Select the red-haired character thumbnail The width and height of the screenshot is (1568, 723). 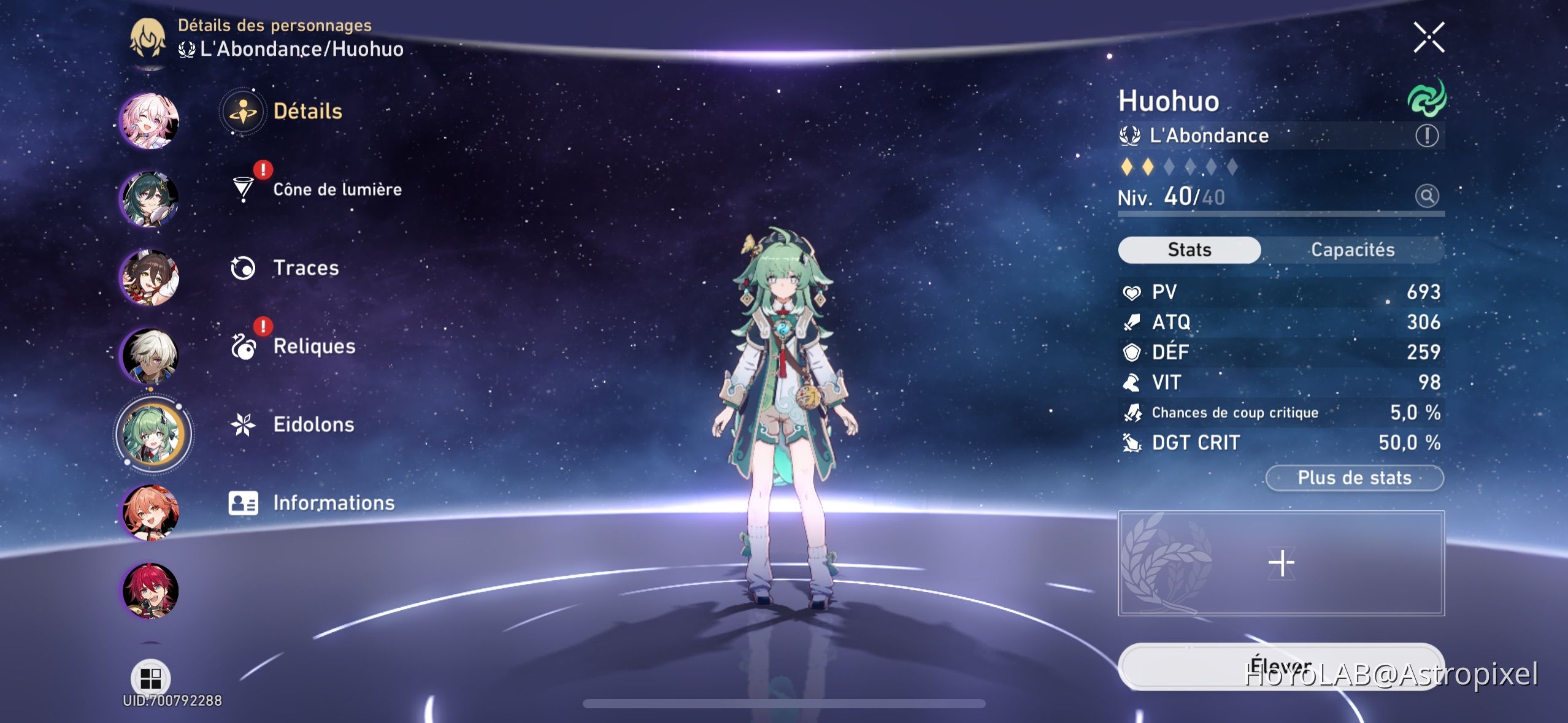click(149, 591)
